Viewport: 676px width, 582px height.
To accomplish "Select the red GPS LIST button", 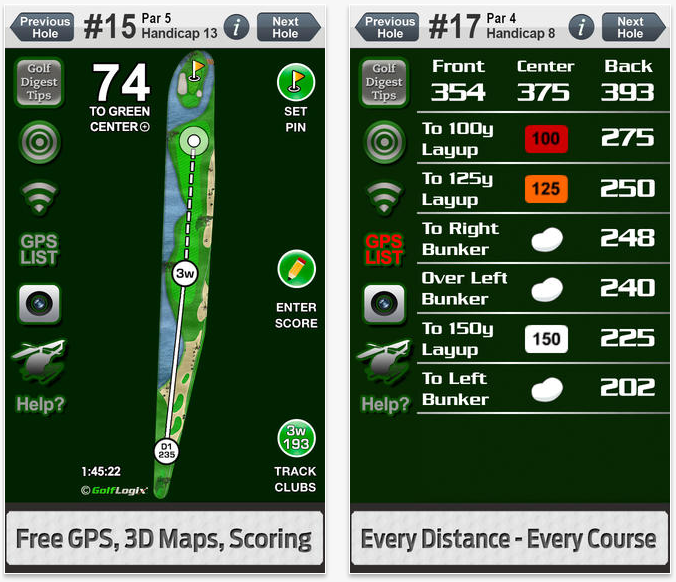I will (x=384, y=248).
